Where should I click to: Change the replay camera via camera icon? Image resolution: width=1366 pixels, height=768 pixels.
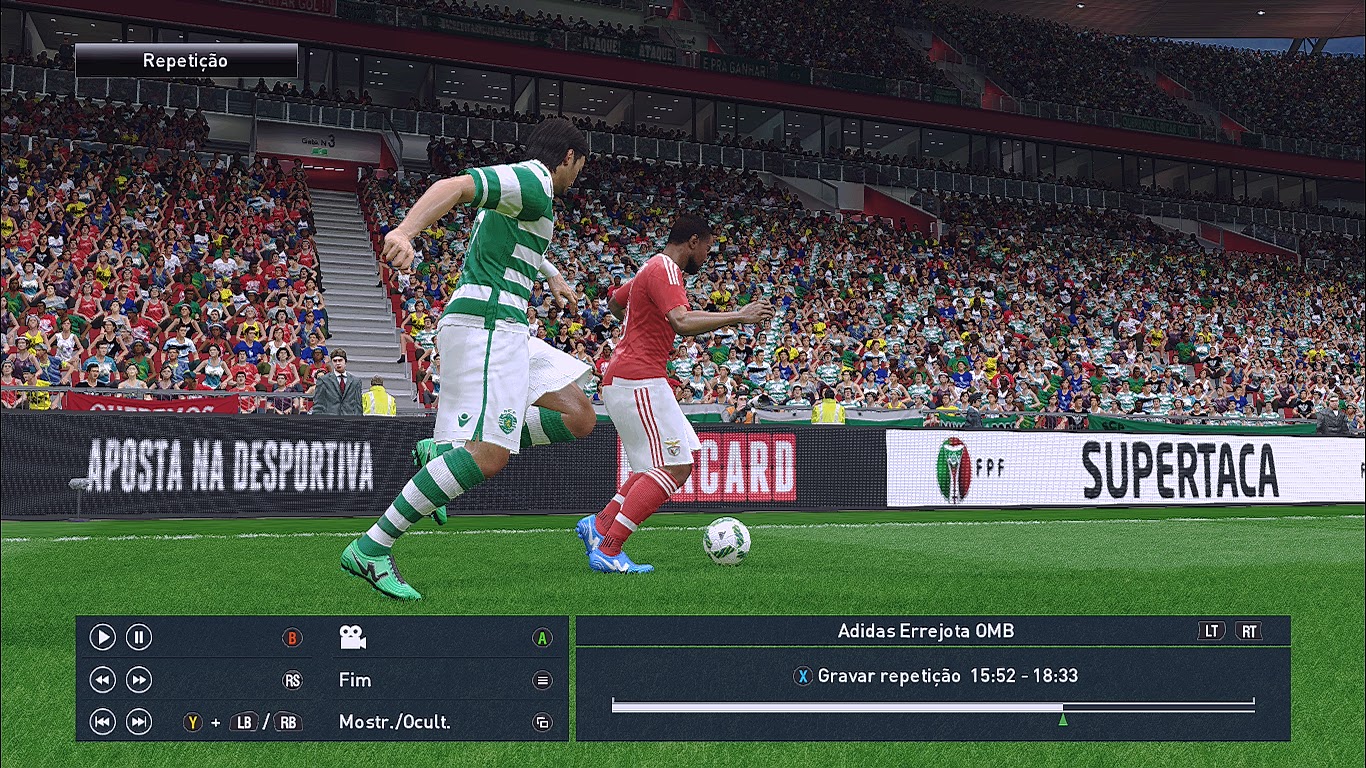pos(352,637)
